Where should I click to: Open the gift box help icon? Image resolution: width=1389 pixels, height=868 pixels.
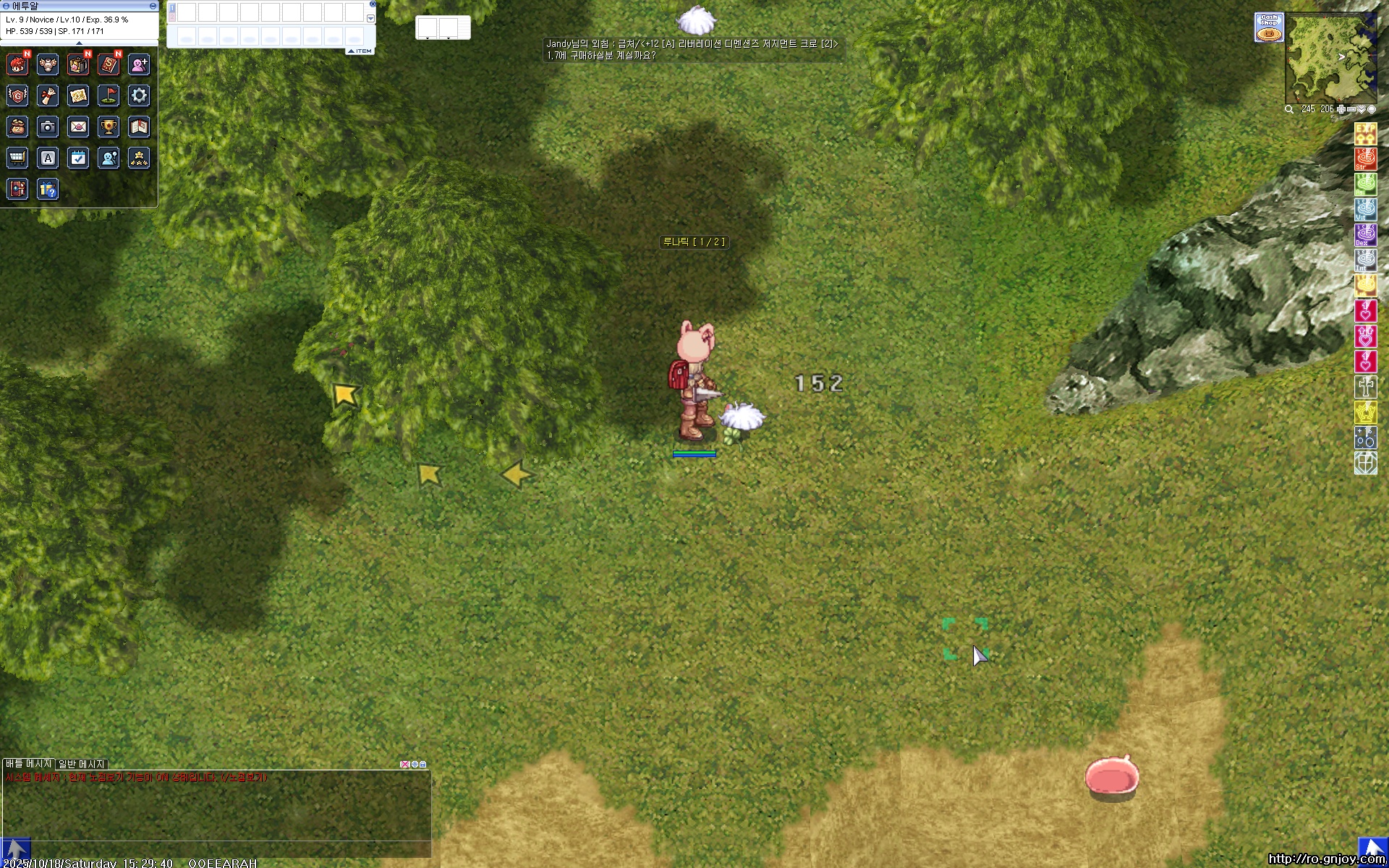pyautogui.click(x=48, y=190)
